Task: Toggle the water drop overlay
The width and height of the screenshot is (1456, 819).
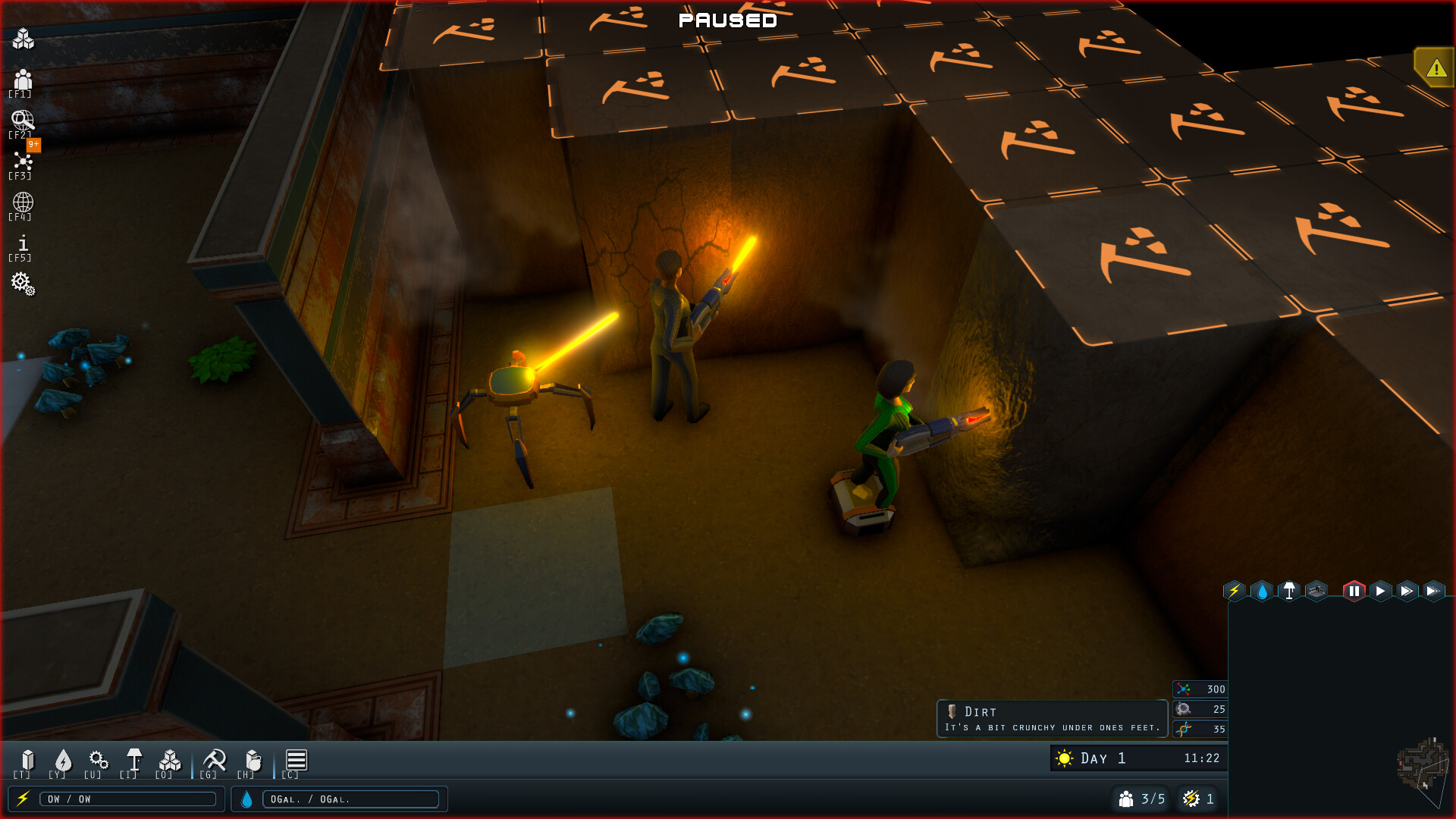Action: pyautogui.click(x=1262, y=591)
